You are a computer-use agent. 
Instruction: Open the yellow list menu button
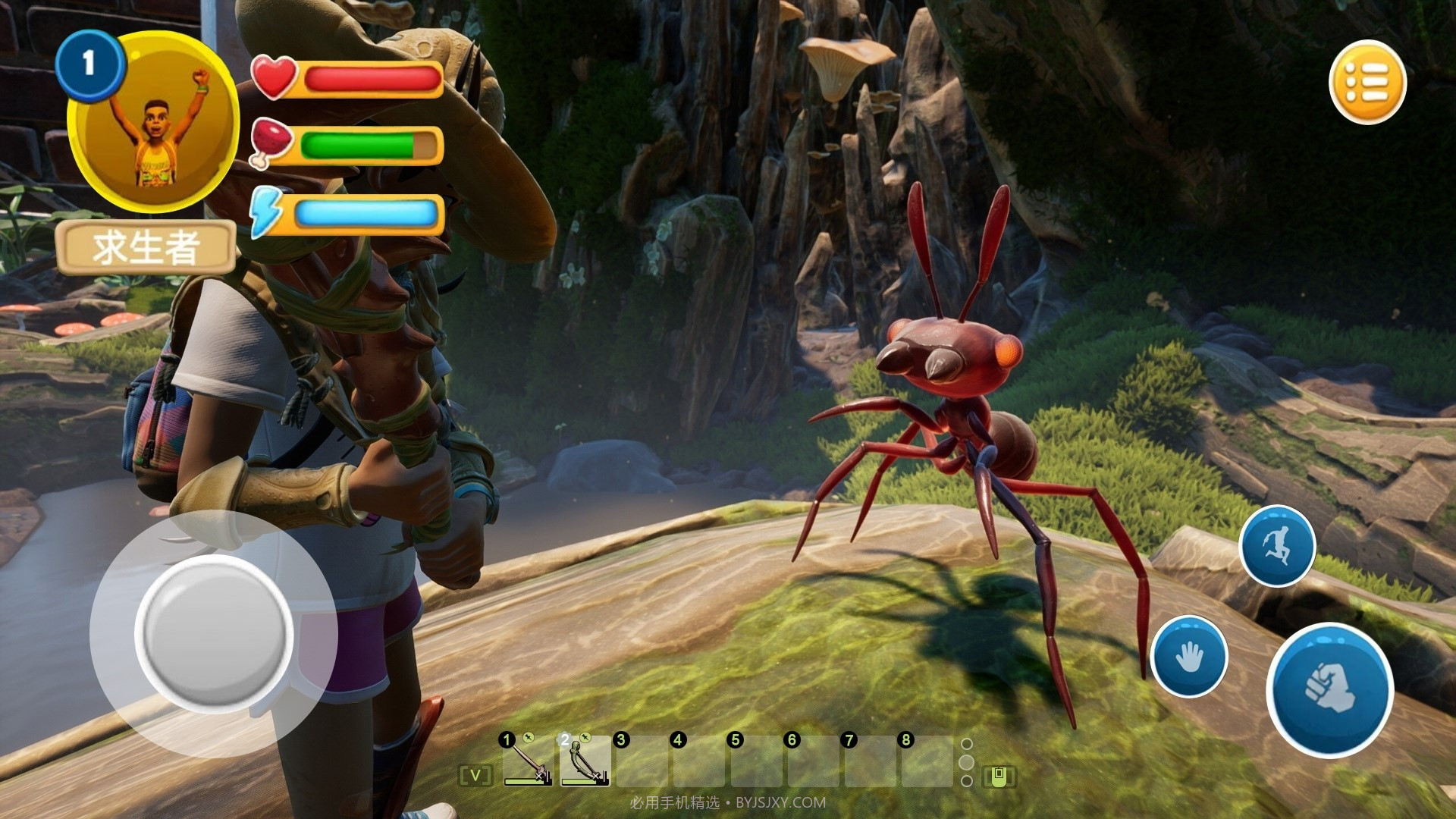[x=1367, y=82]
